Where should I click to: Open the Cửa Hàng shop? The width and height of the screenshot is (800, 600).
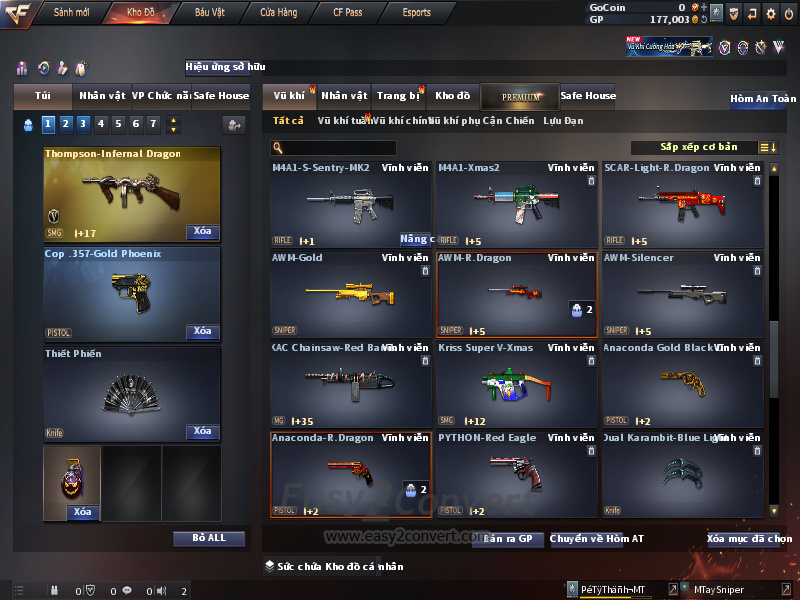point(278,13)
